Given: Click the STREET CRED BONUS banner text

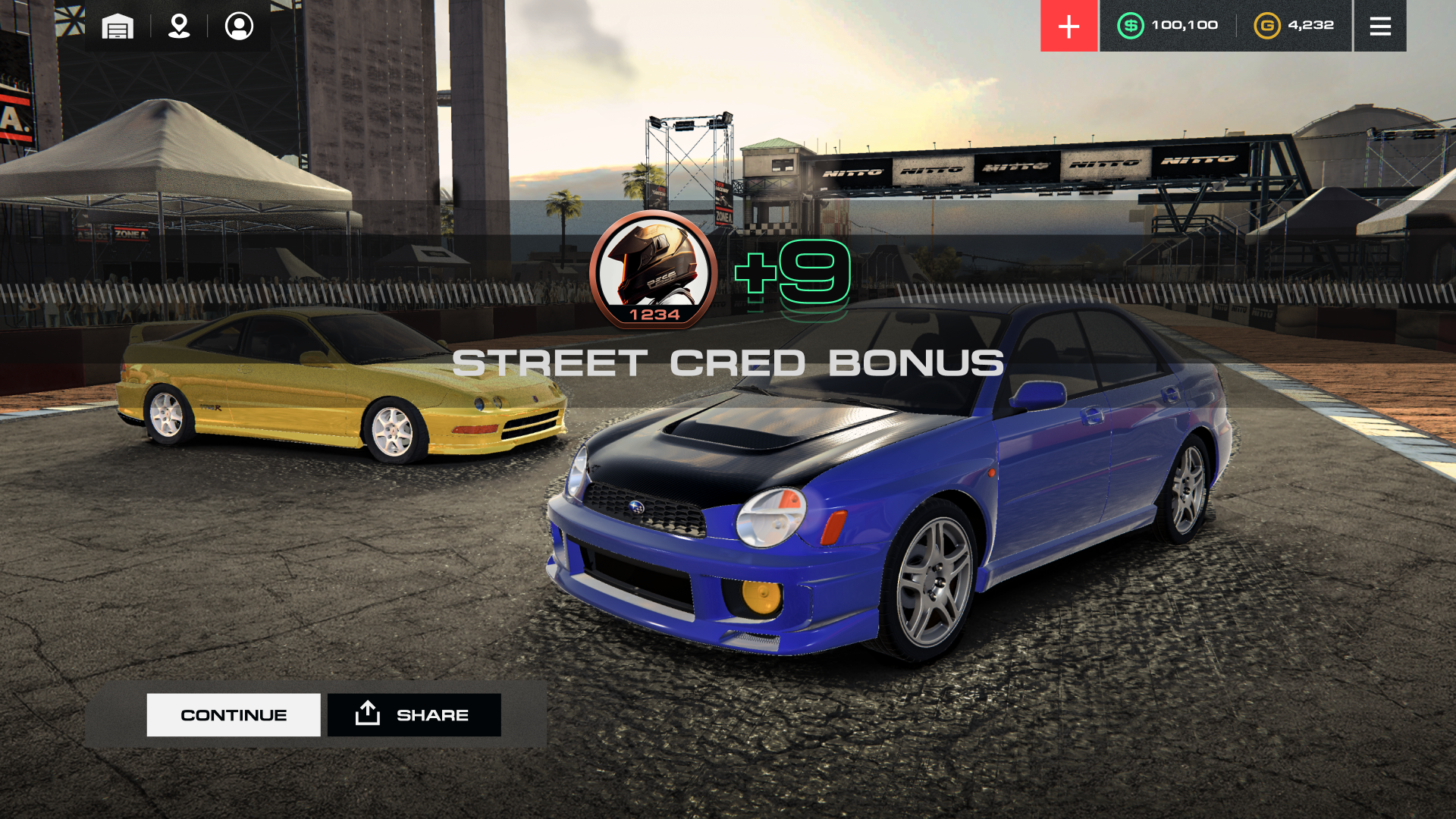Looking at the screenshot, I should 728,363.
